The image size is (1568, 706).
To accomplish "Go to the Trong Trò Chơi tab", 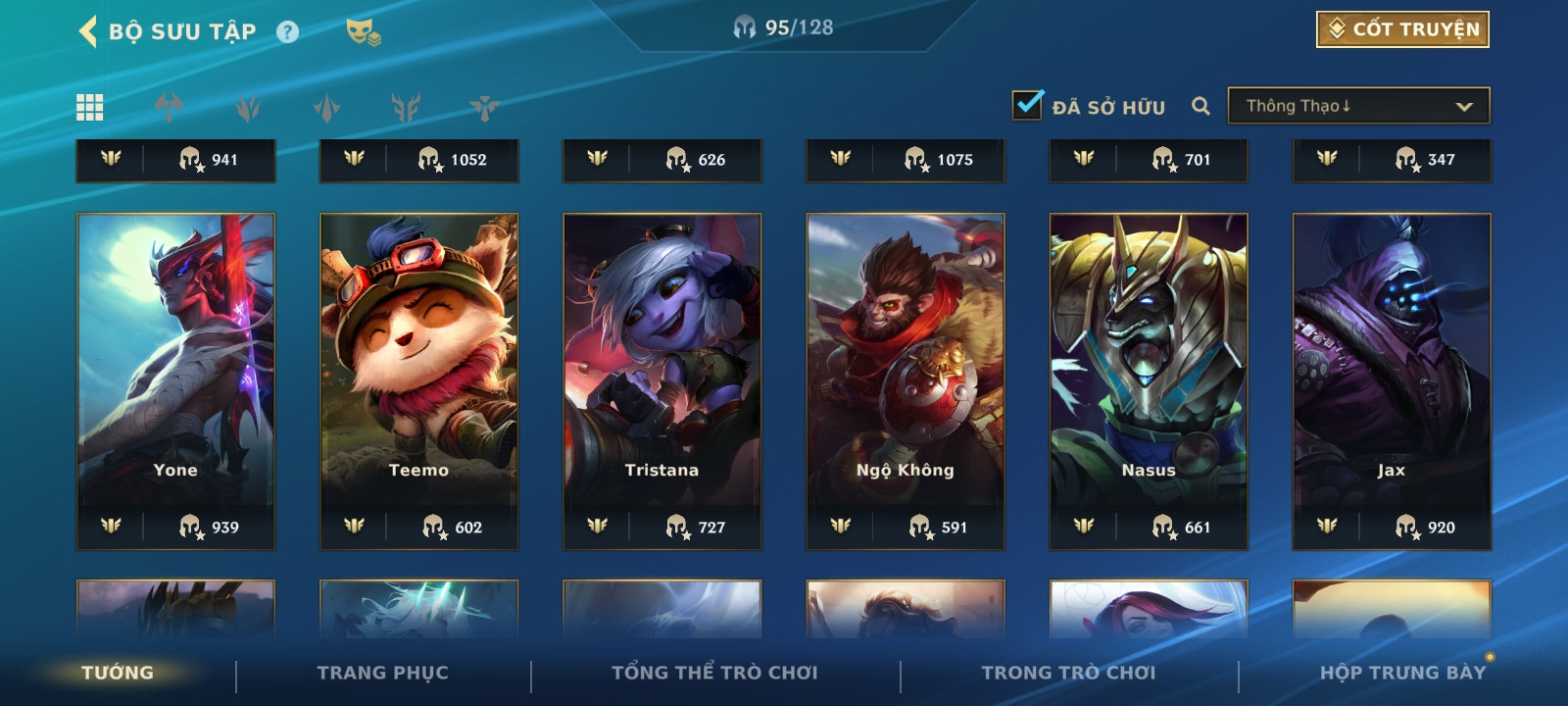I will (x=1068, y=673).
